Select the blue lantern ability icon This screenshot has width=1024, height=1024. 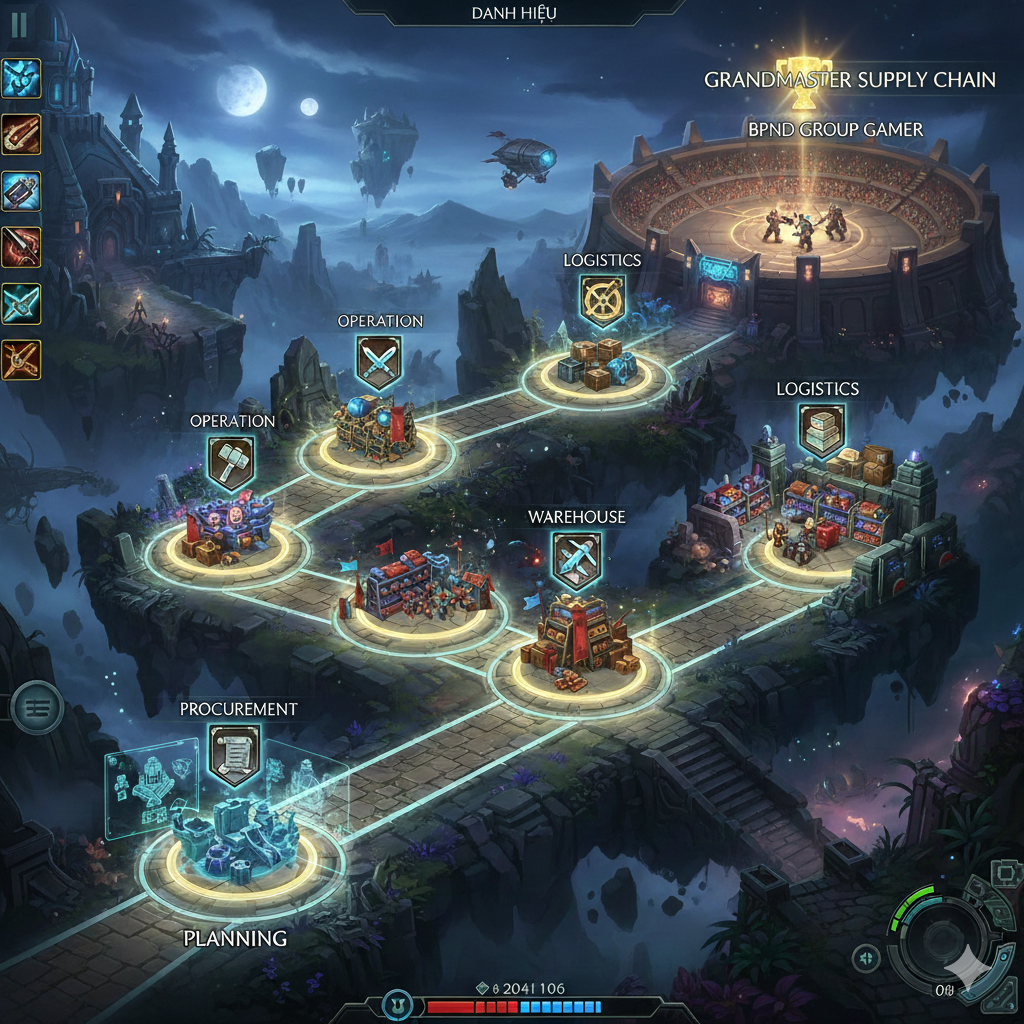[21, 190]
